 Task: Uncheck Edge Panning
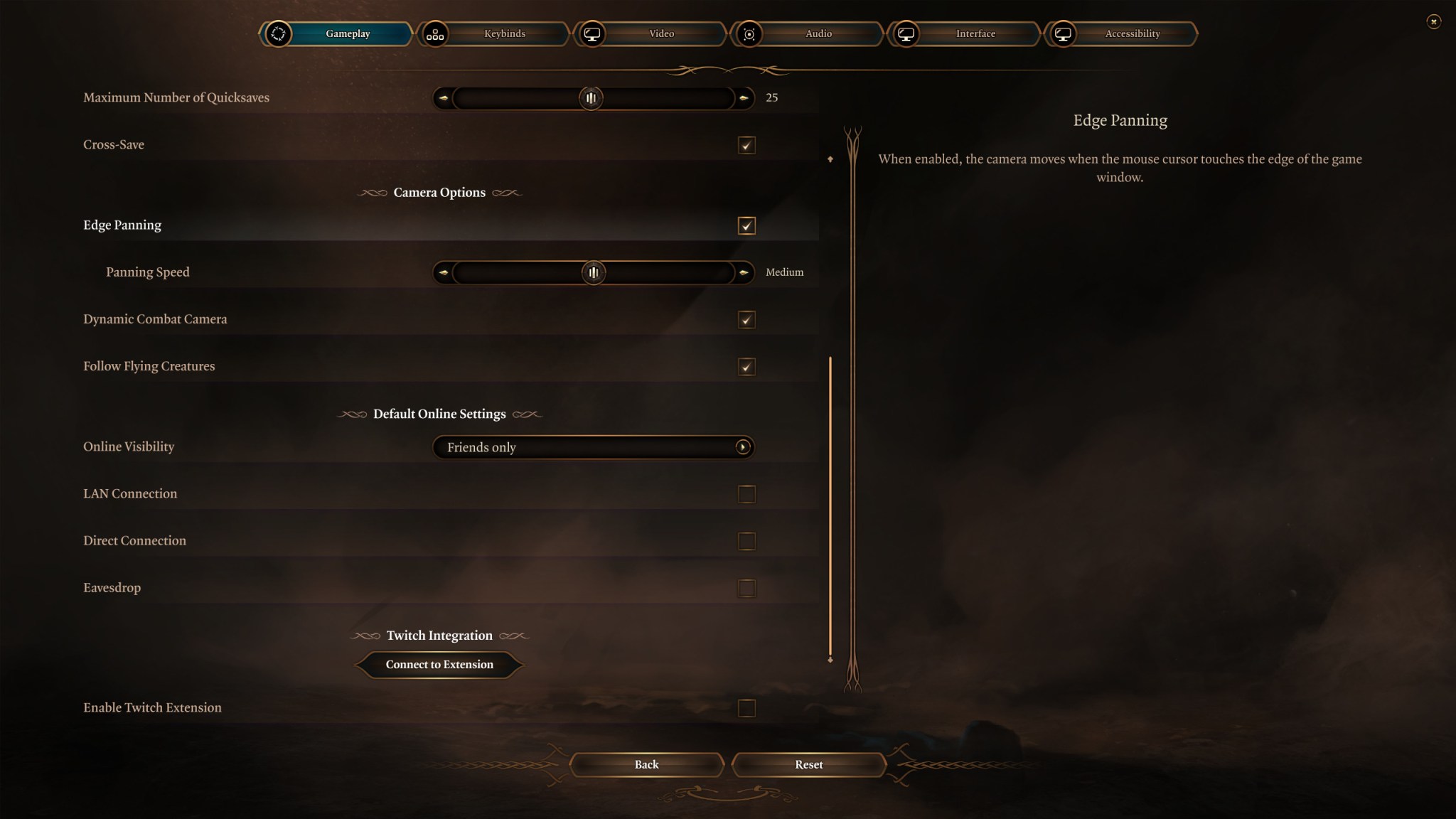745,225
